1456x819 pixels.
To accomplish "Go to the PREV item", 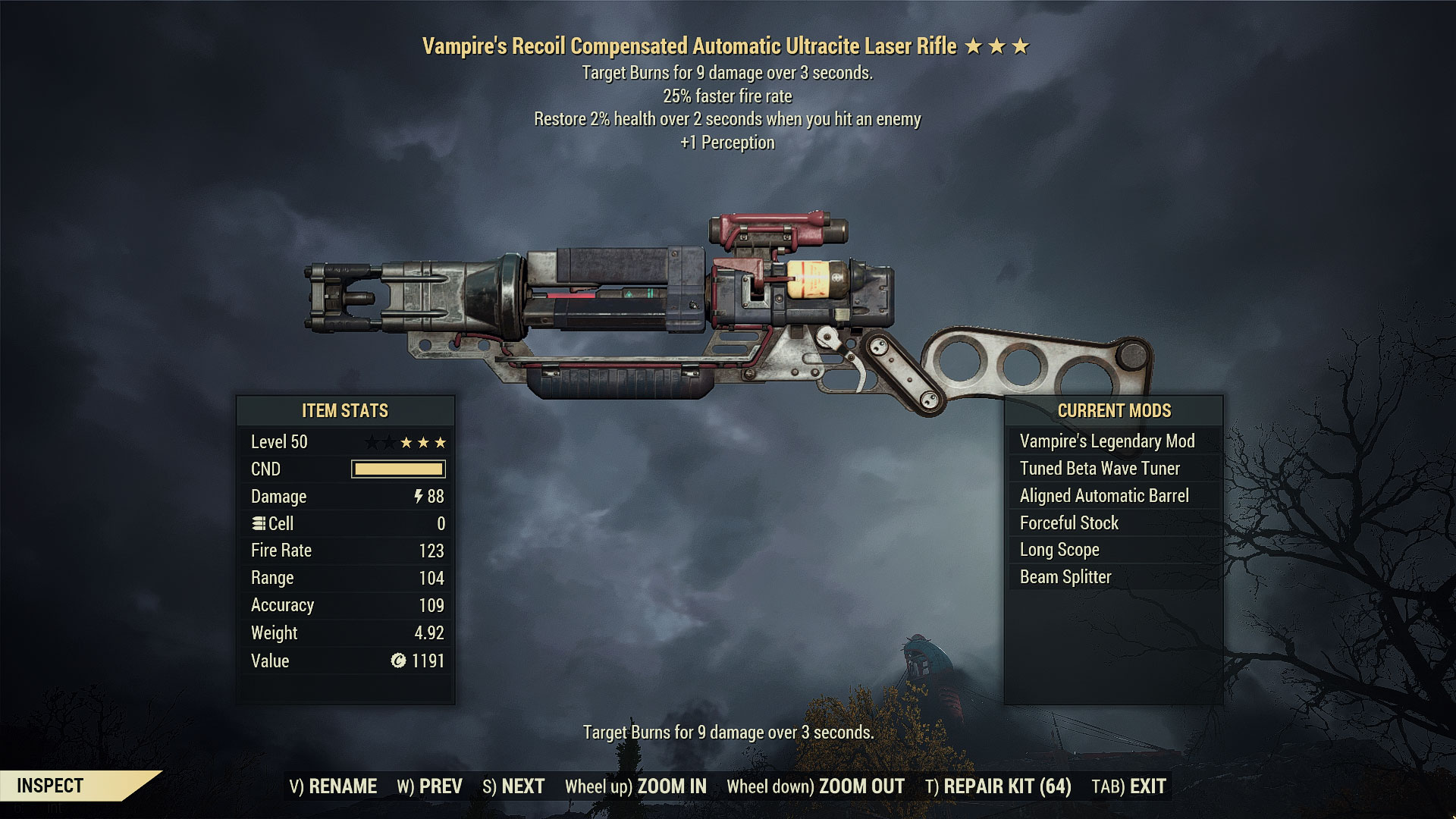I will [429, 786].
